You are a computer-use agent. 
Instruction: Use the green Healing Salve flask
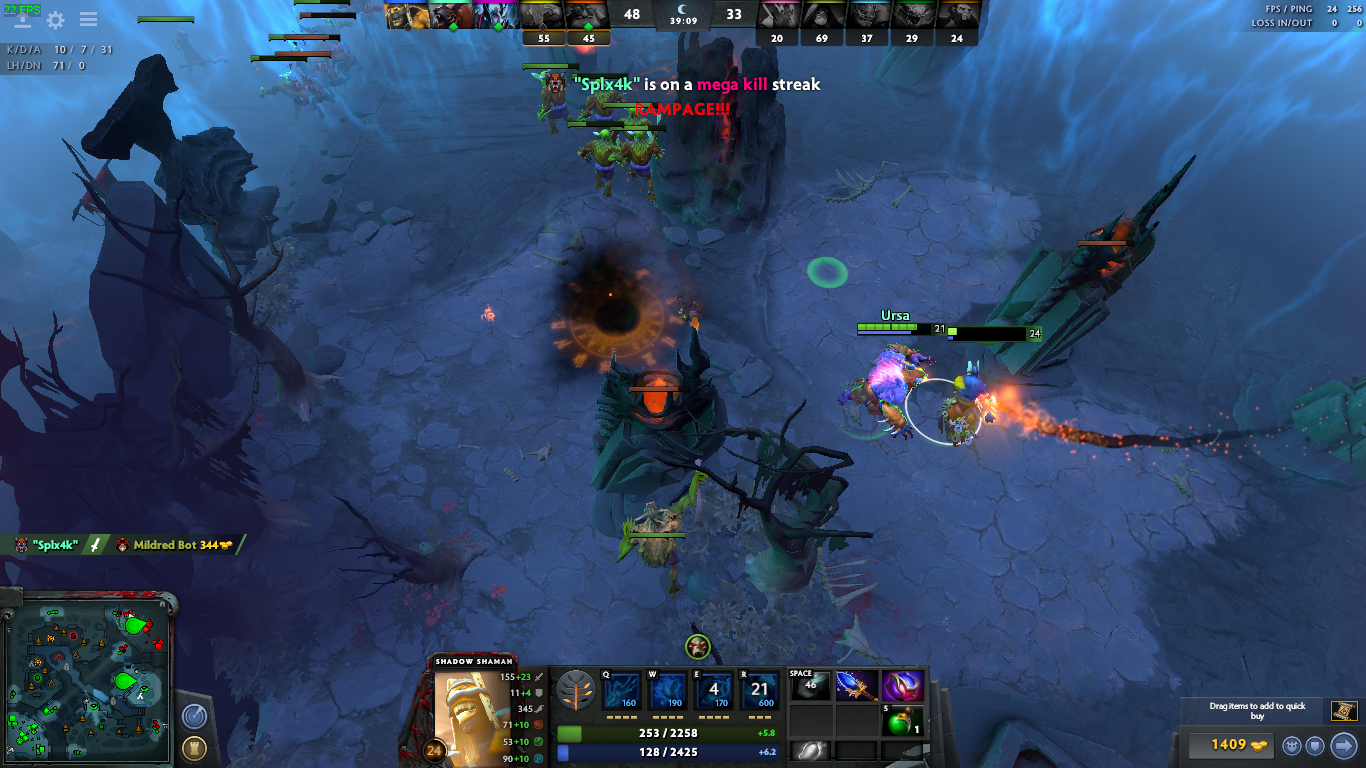902,720
